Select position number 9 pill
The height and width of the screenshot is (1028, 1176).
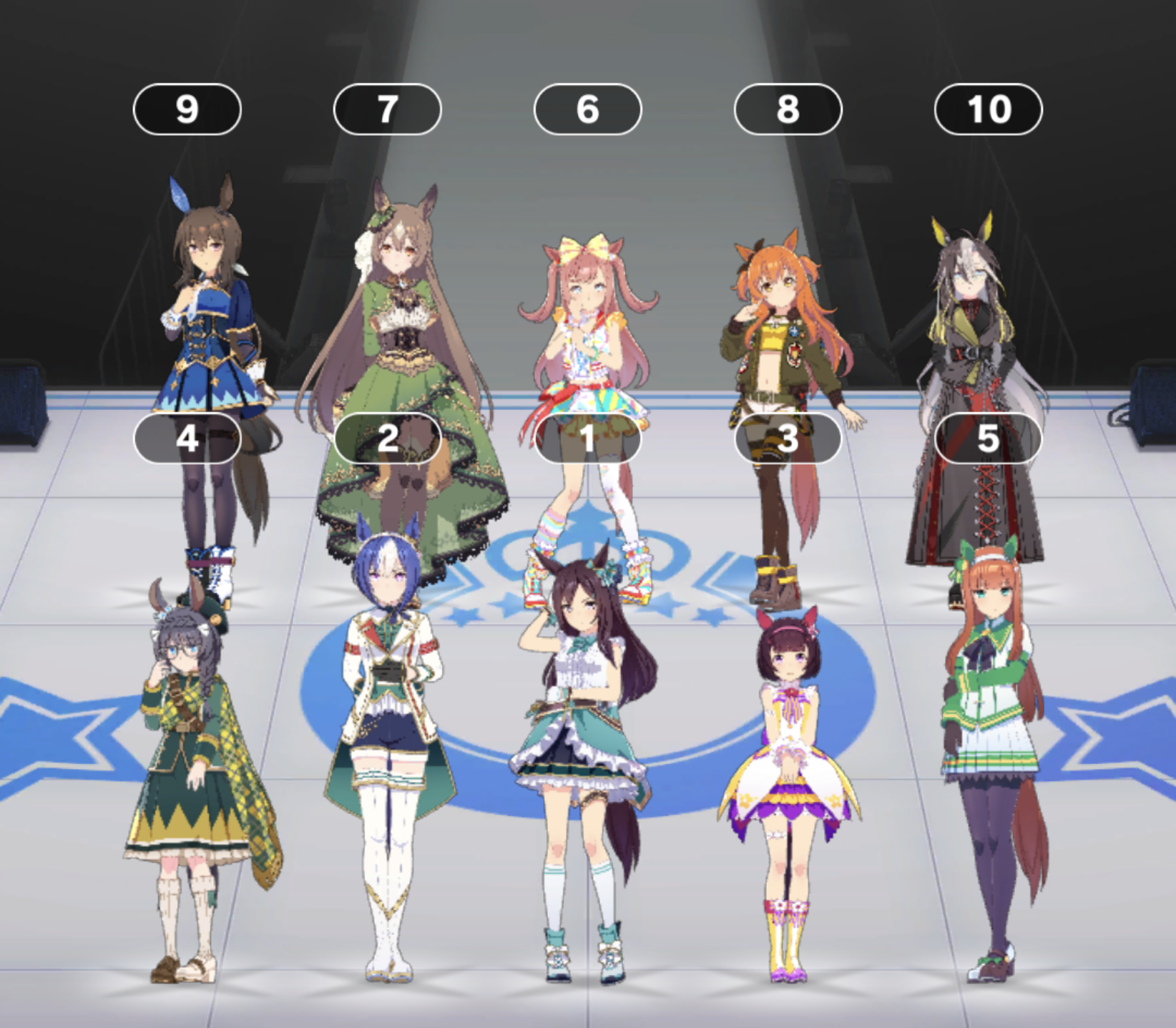(187, 109)
